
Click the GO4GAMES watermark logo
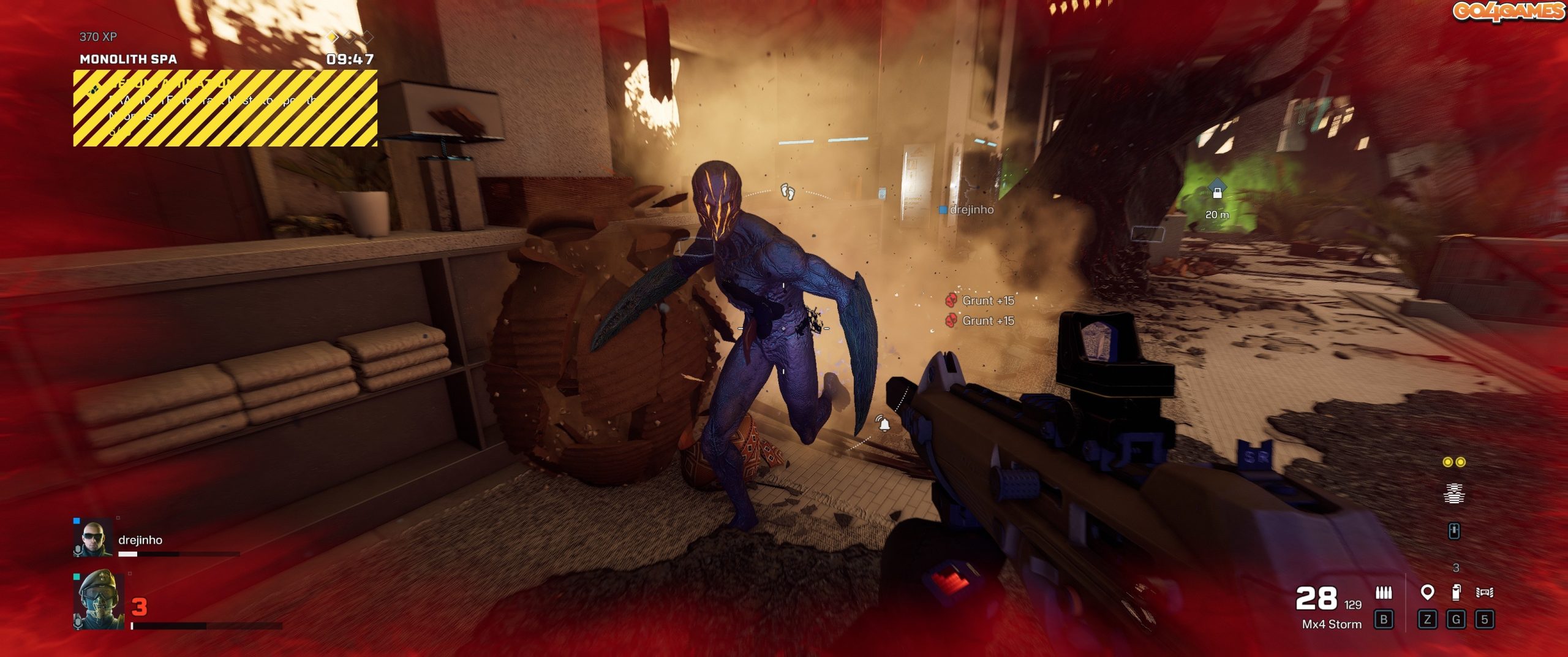coord(1507,11)
